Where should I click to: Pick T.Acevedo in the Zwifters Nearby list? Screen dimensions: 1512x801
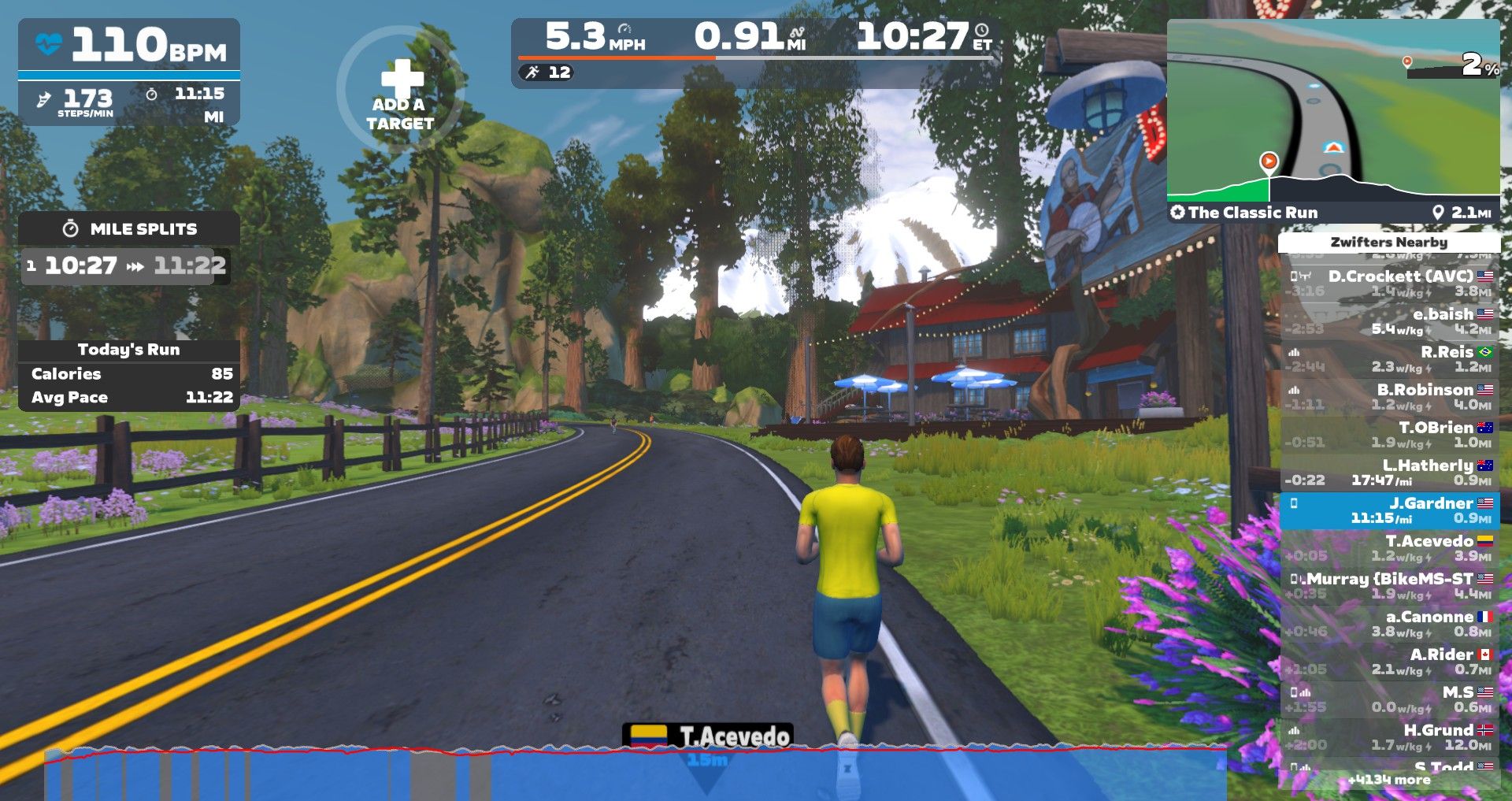pos(1390,547)
